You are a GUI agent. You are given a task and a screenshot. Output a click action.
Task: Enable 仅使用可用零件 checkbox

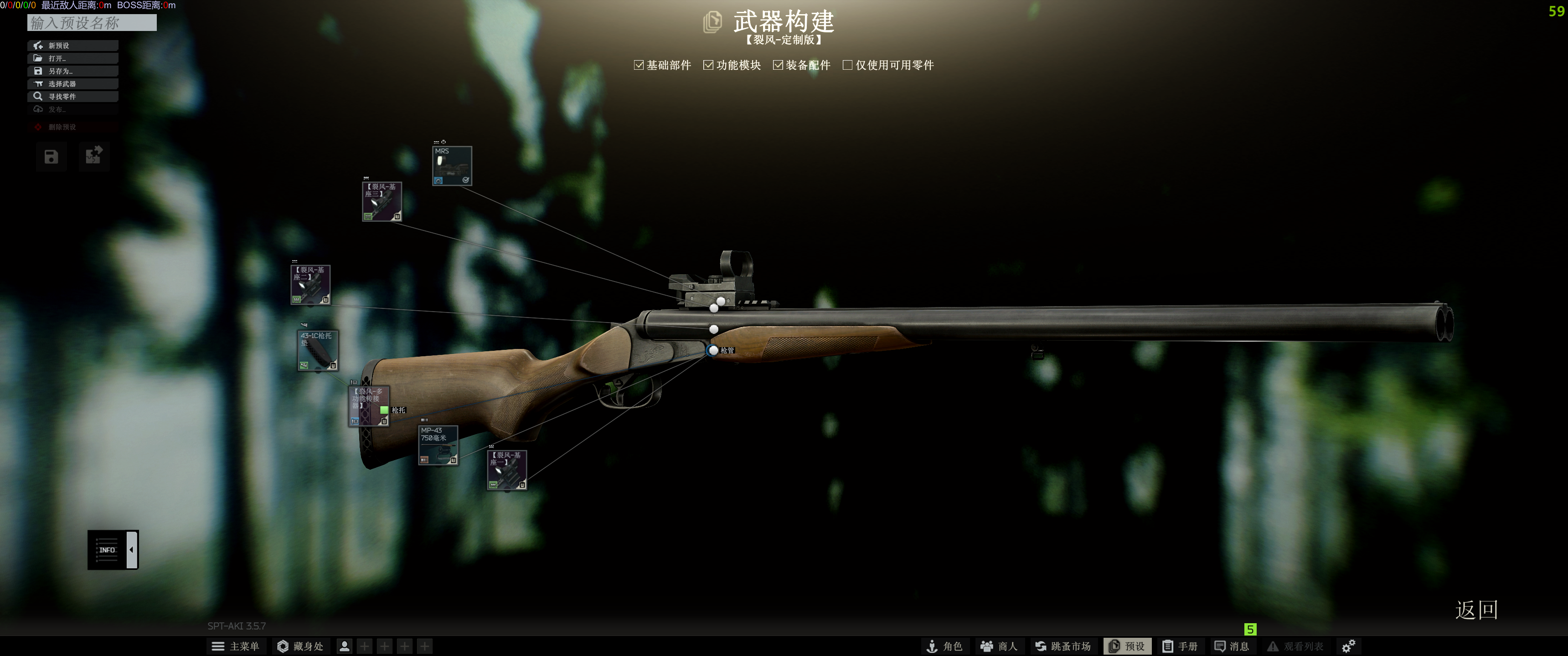pos(847,65)
